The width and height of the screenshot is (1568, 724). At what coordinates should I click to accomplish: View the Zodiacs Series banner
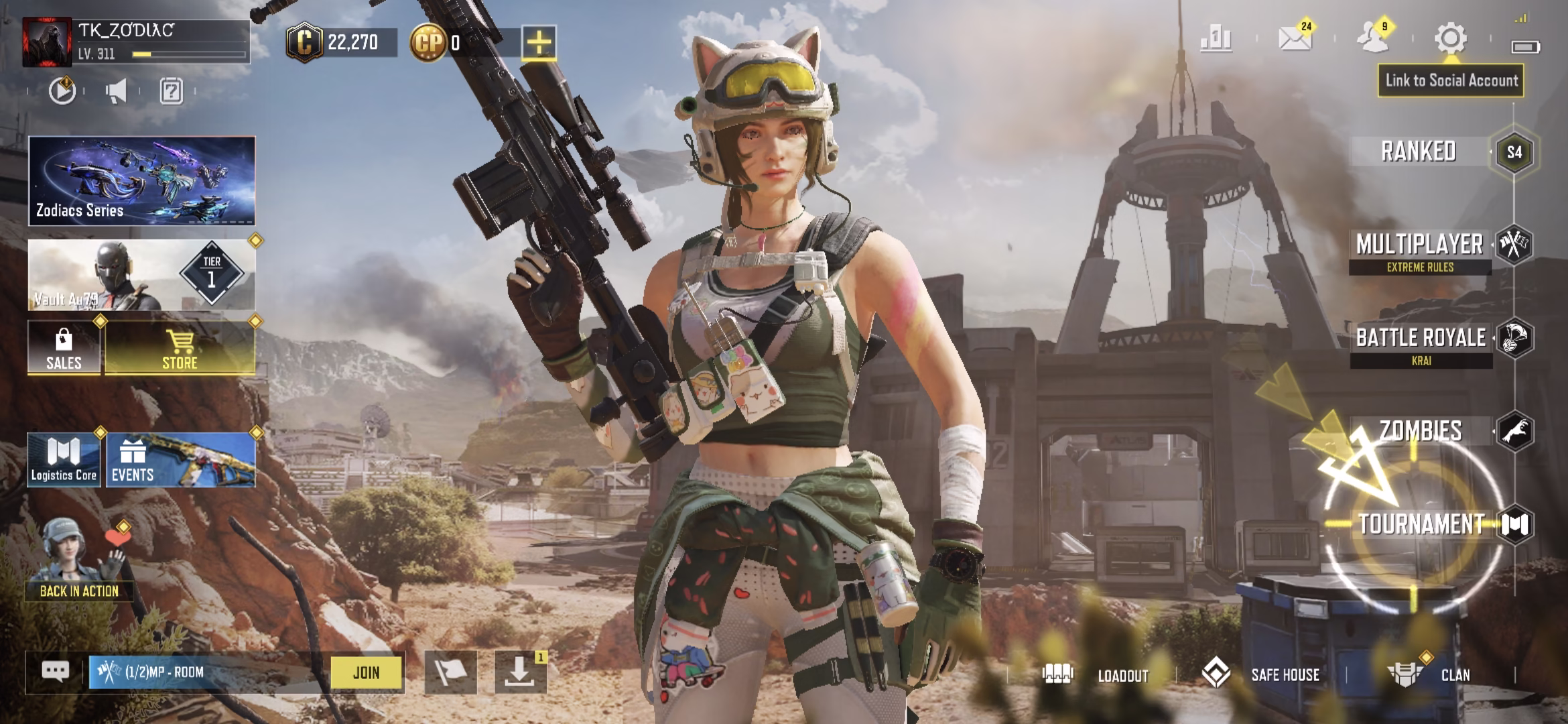[141, 181]
